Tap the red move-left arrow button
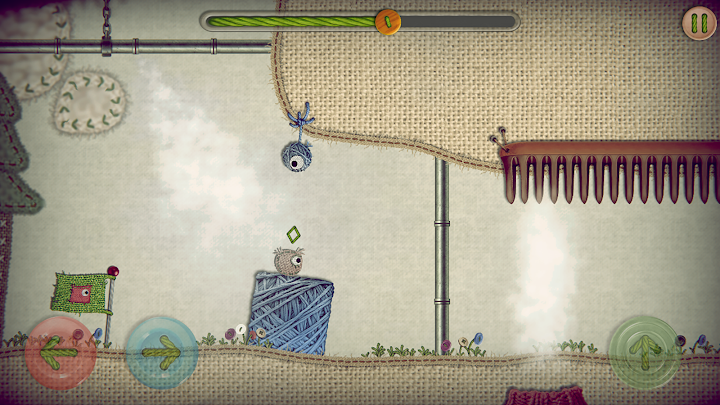 coord(61,351)
